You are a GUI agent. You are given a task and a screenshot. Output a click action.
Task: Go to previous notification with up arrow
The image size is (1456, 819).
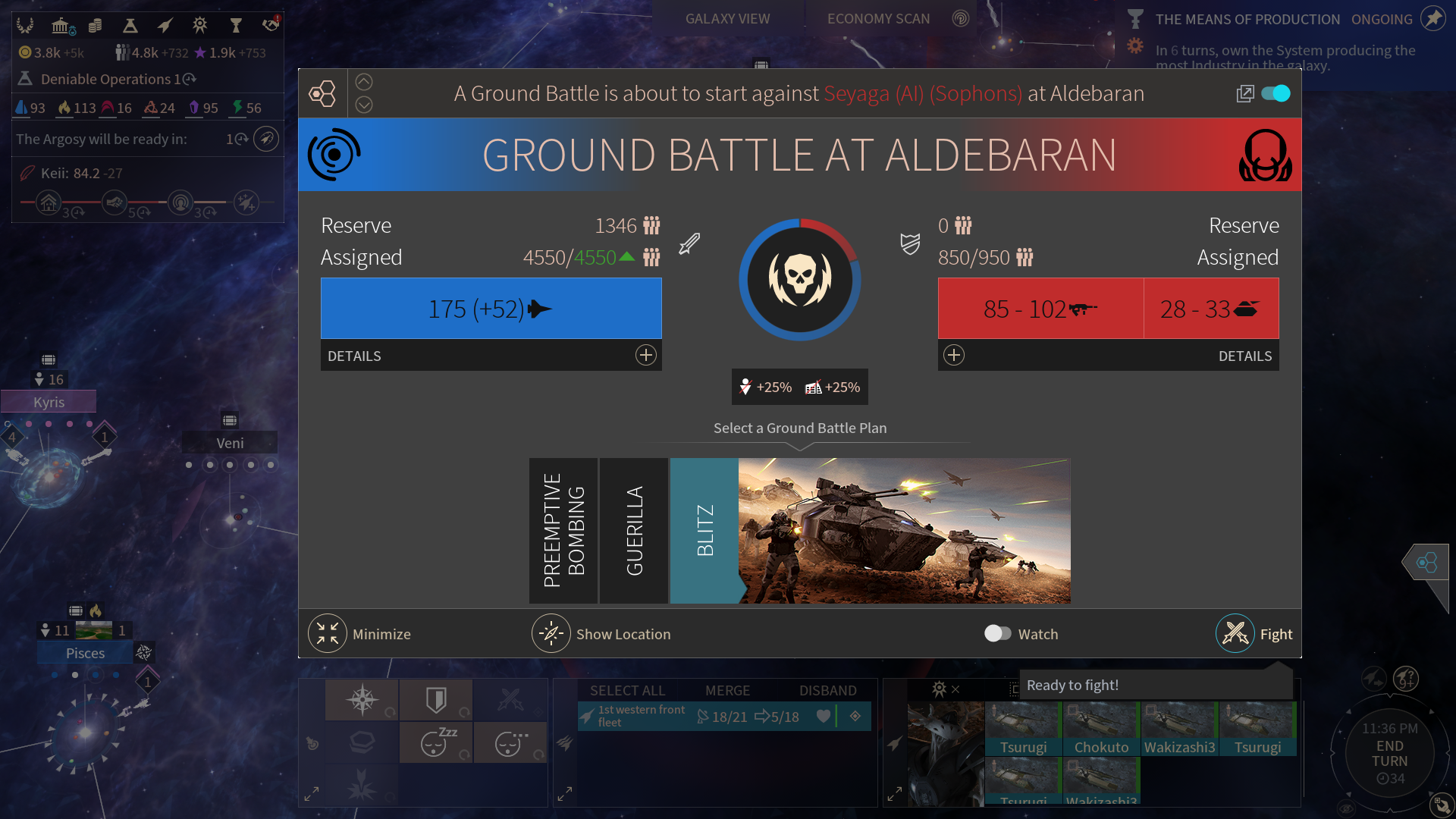[x=364, y=82]
